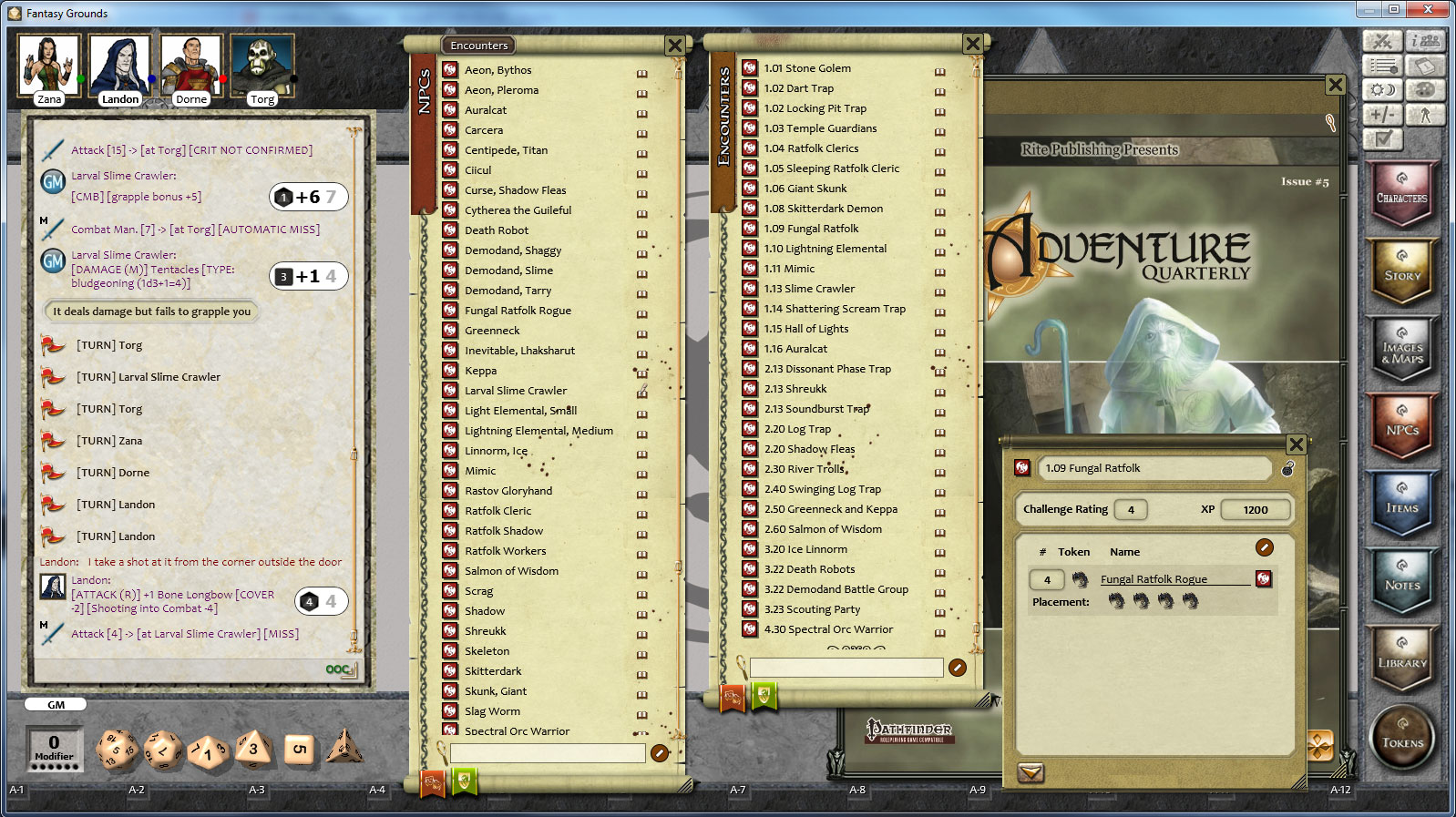Toggle the red shield below the NPCs list

[x=432, y=781]
